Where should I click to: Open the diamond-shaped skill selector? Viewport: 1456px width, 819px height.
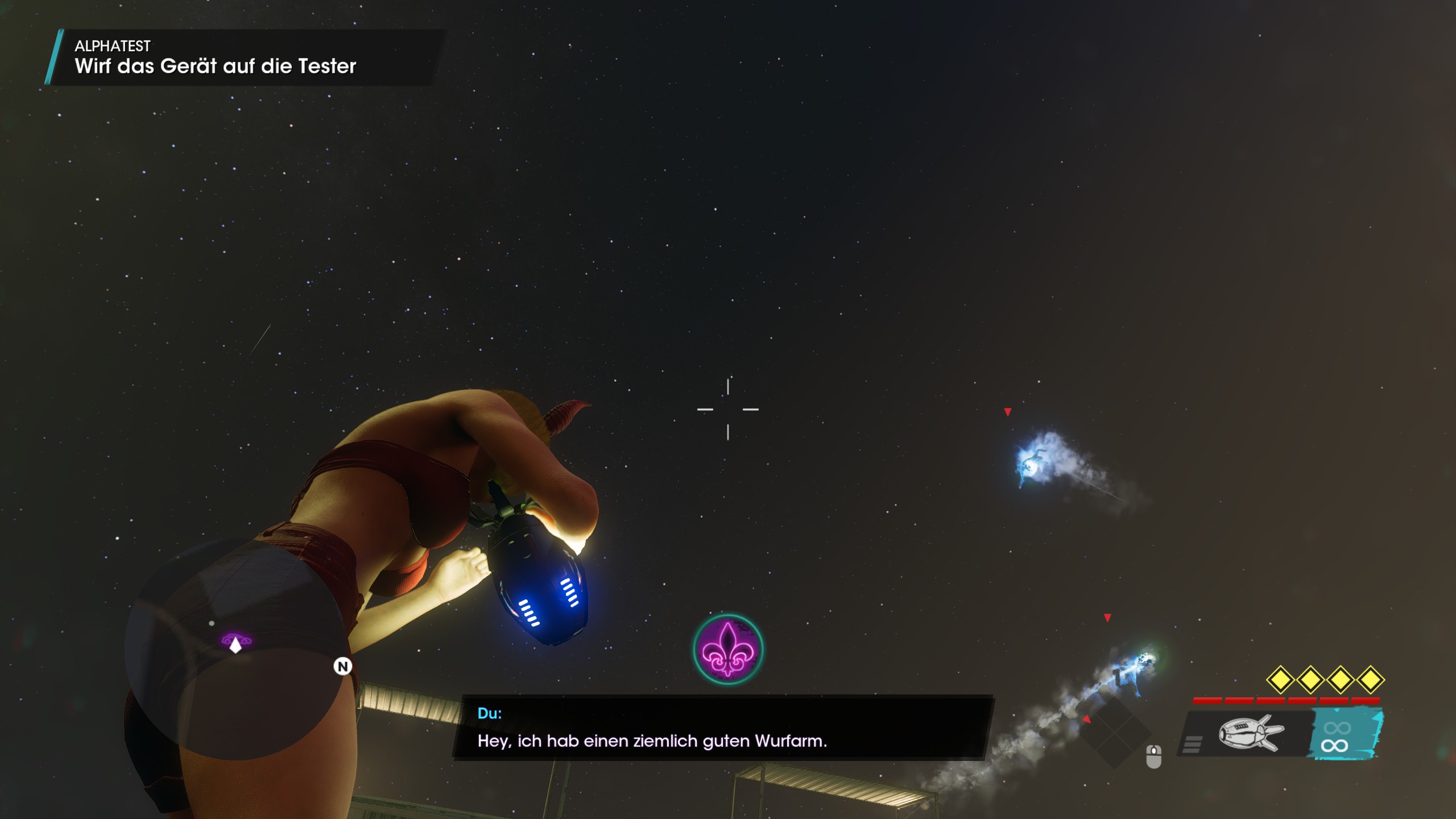point(1115,732)
